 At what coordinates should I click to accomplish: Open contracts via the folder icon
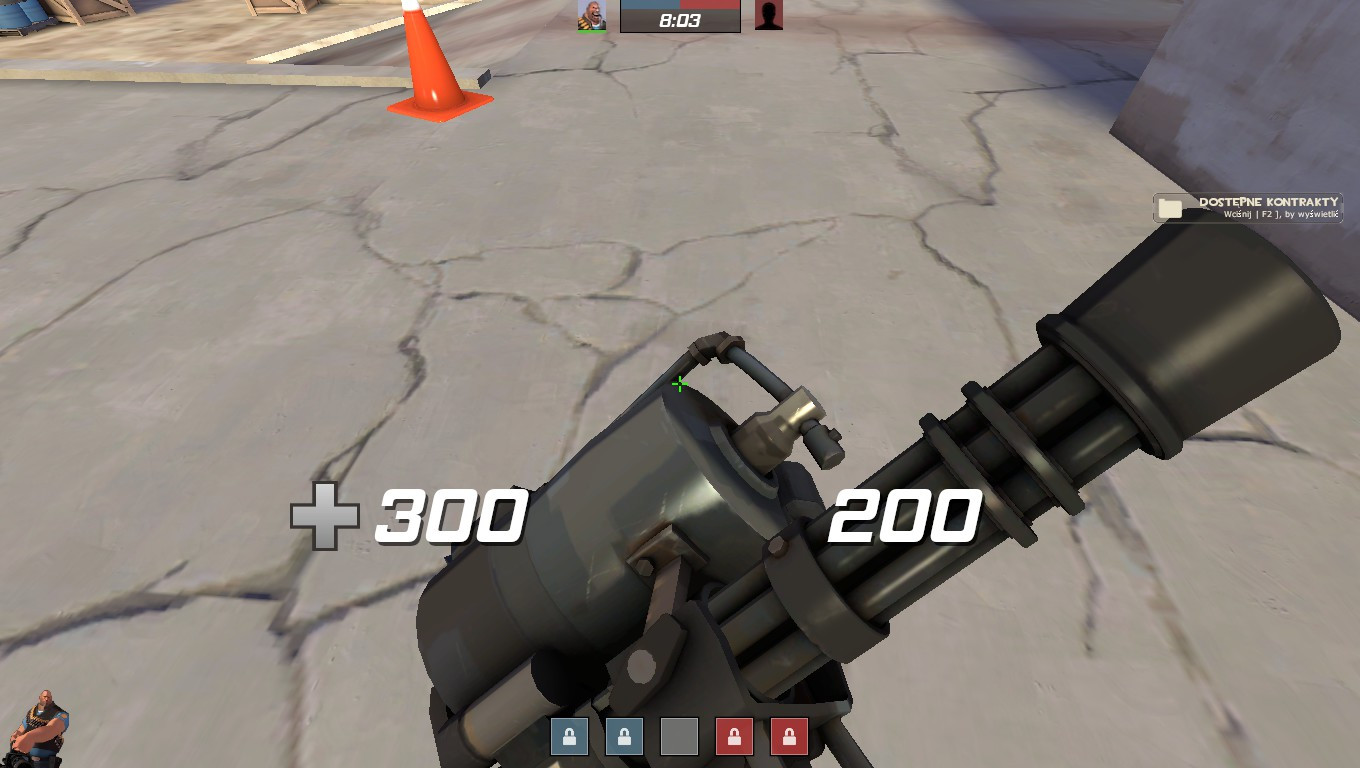(x=1171, y=207)
